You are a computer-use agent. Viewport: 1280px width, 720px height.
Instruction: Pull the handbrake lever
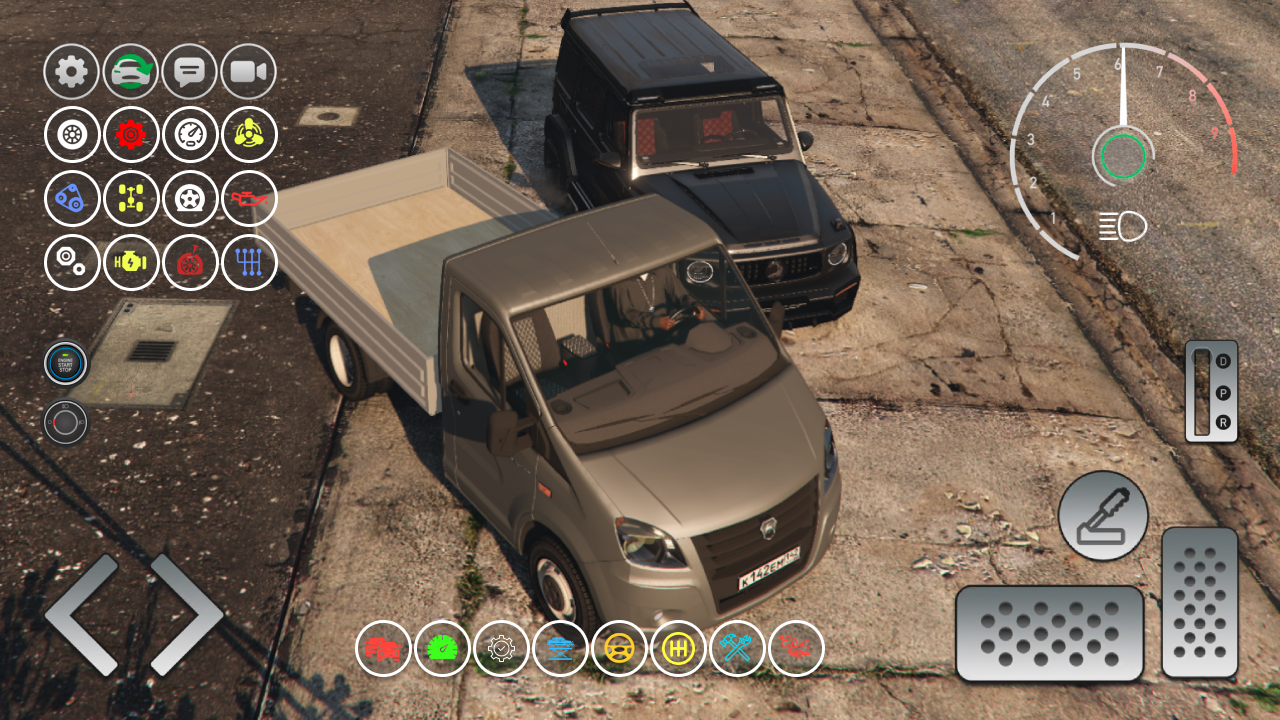1103,515
